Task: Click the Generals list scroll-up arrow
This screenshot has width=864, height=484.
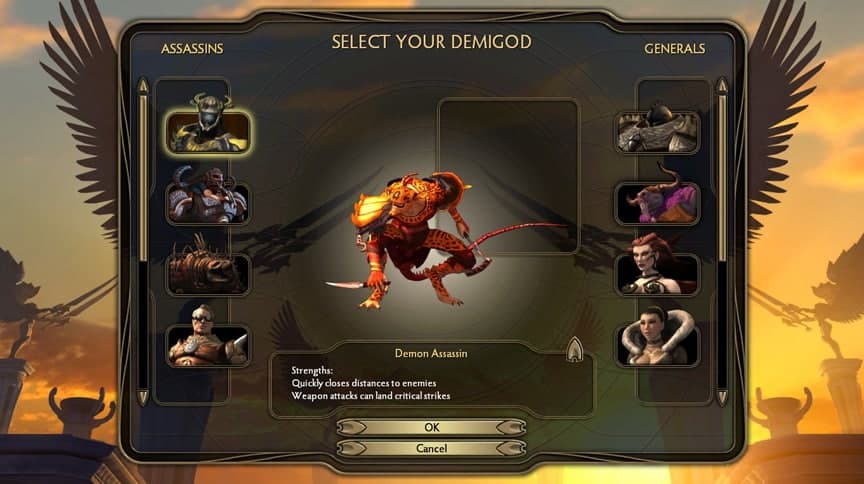Action: [722, 87]
